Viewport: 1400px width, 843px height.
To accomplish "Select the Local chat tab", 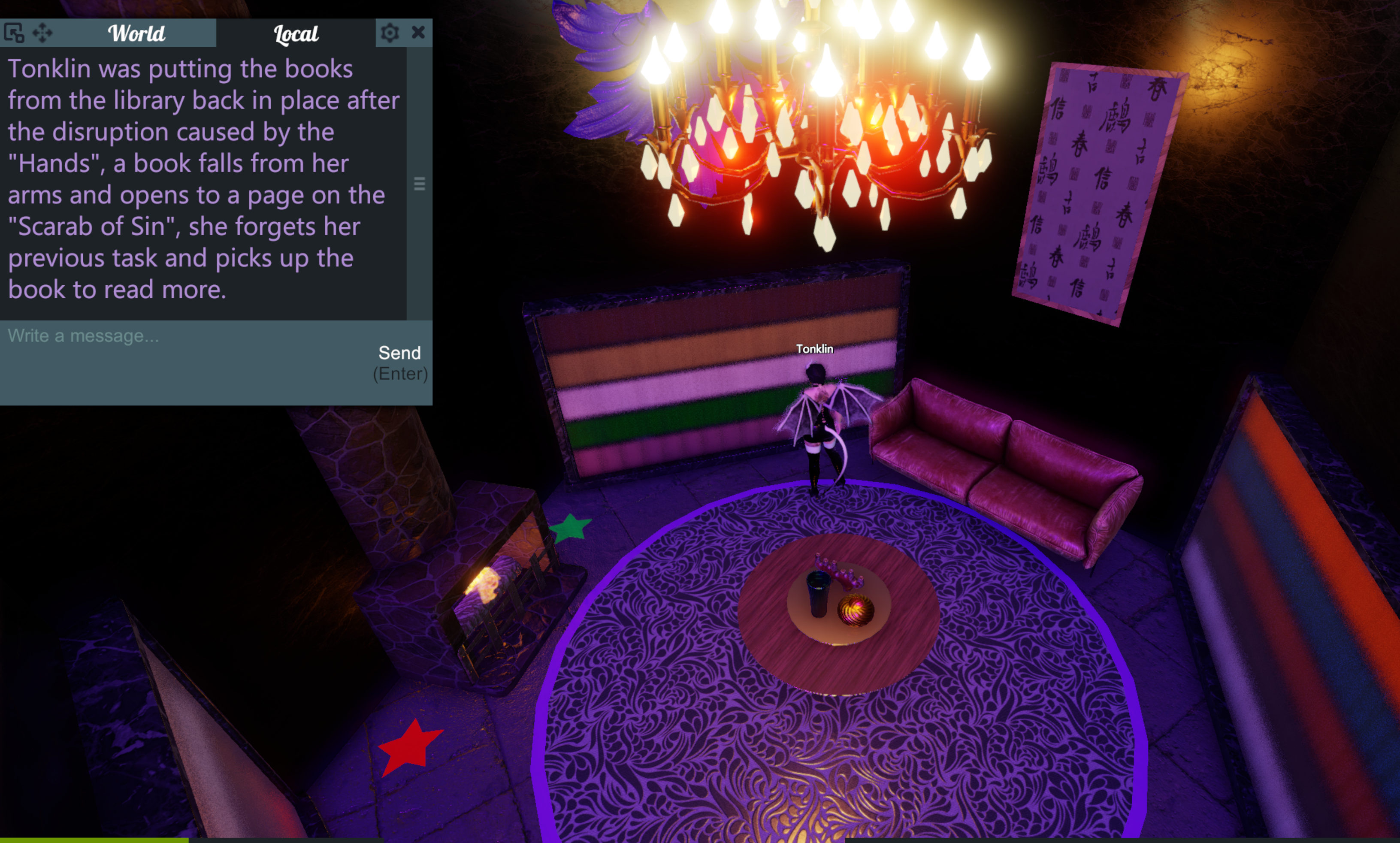I will [x=295, y=33].
